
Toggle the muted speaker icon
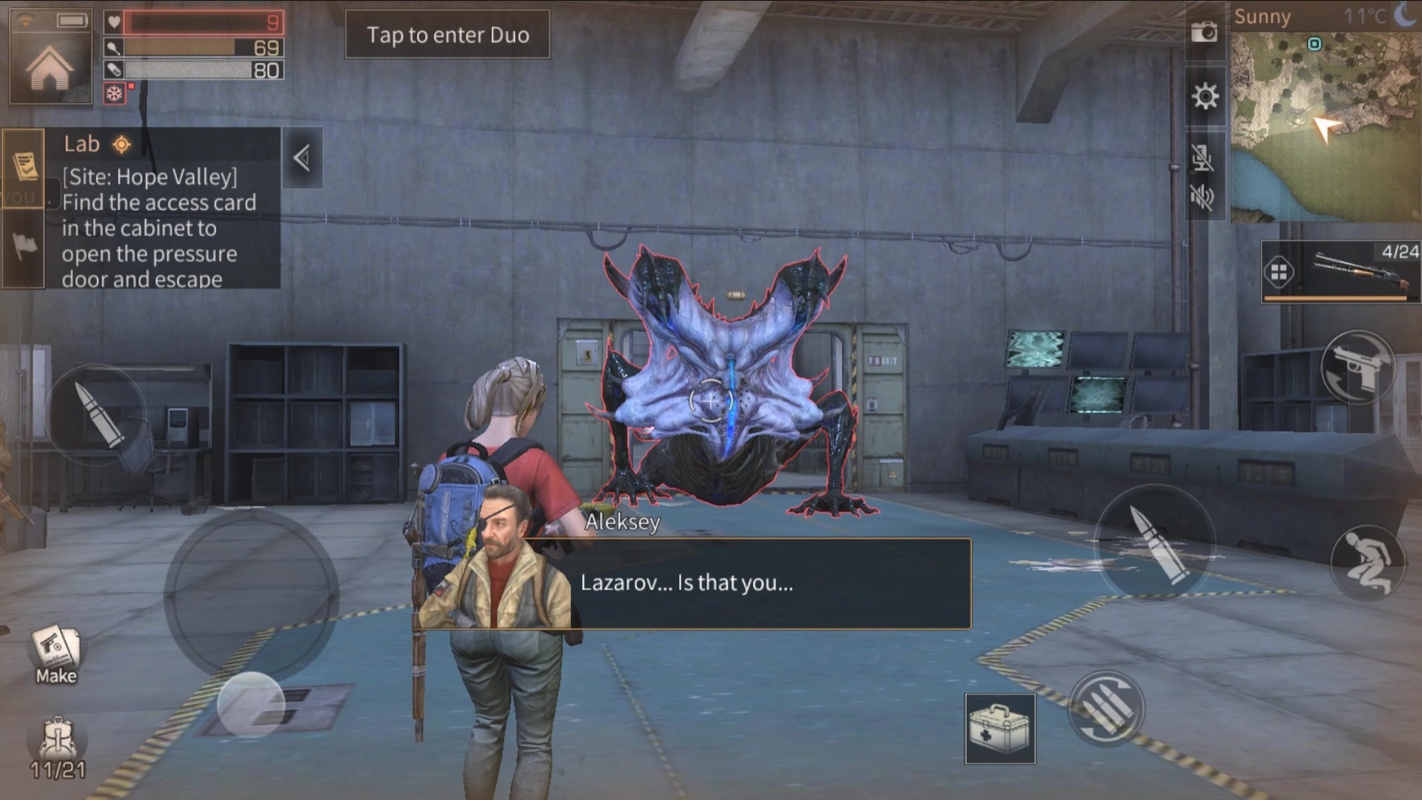pos(1204,197)
